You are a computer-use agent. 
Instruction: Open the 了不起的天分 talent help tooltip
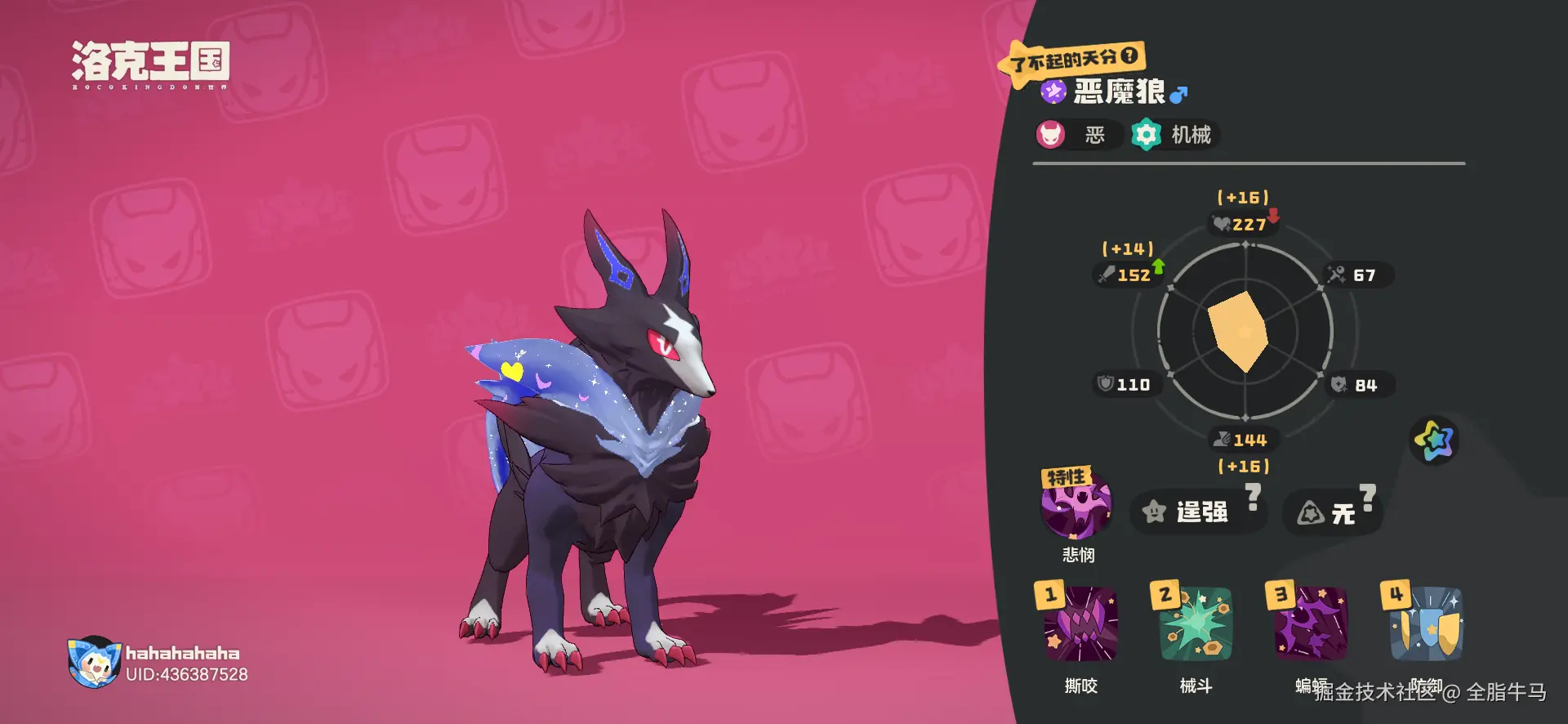coord(1129,56)
